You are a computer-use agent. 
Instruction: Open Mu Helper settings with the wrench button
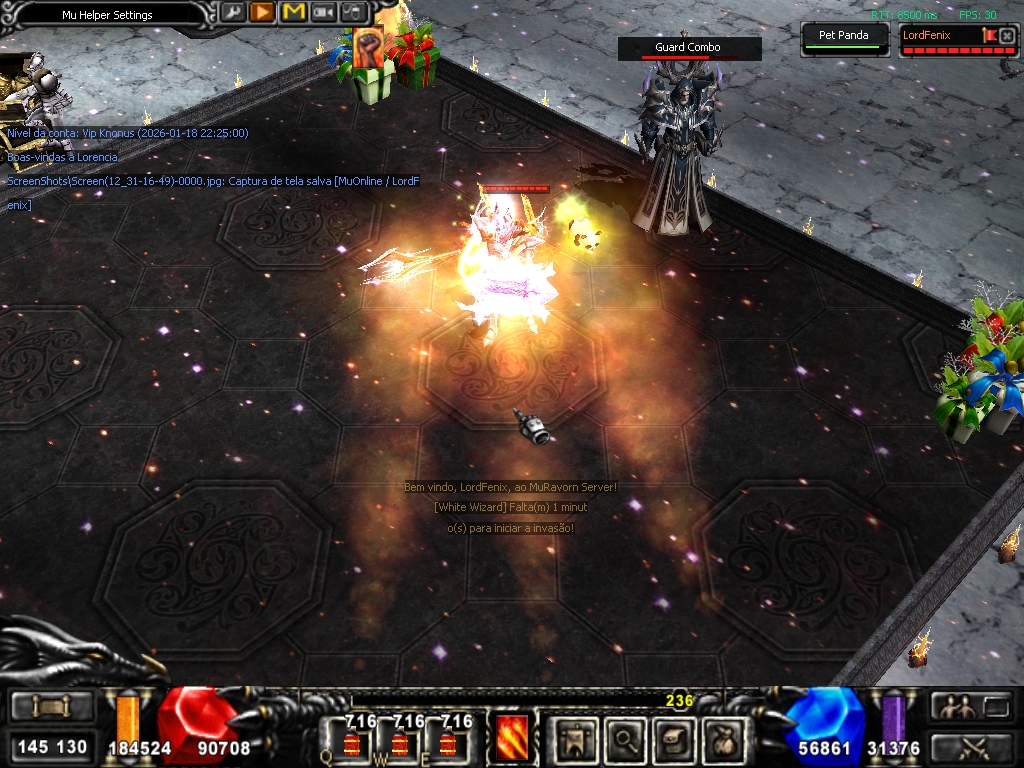pos(232,12)
